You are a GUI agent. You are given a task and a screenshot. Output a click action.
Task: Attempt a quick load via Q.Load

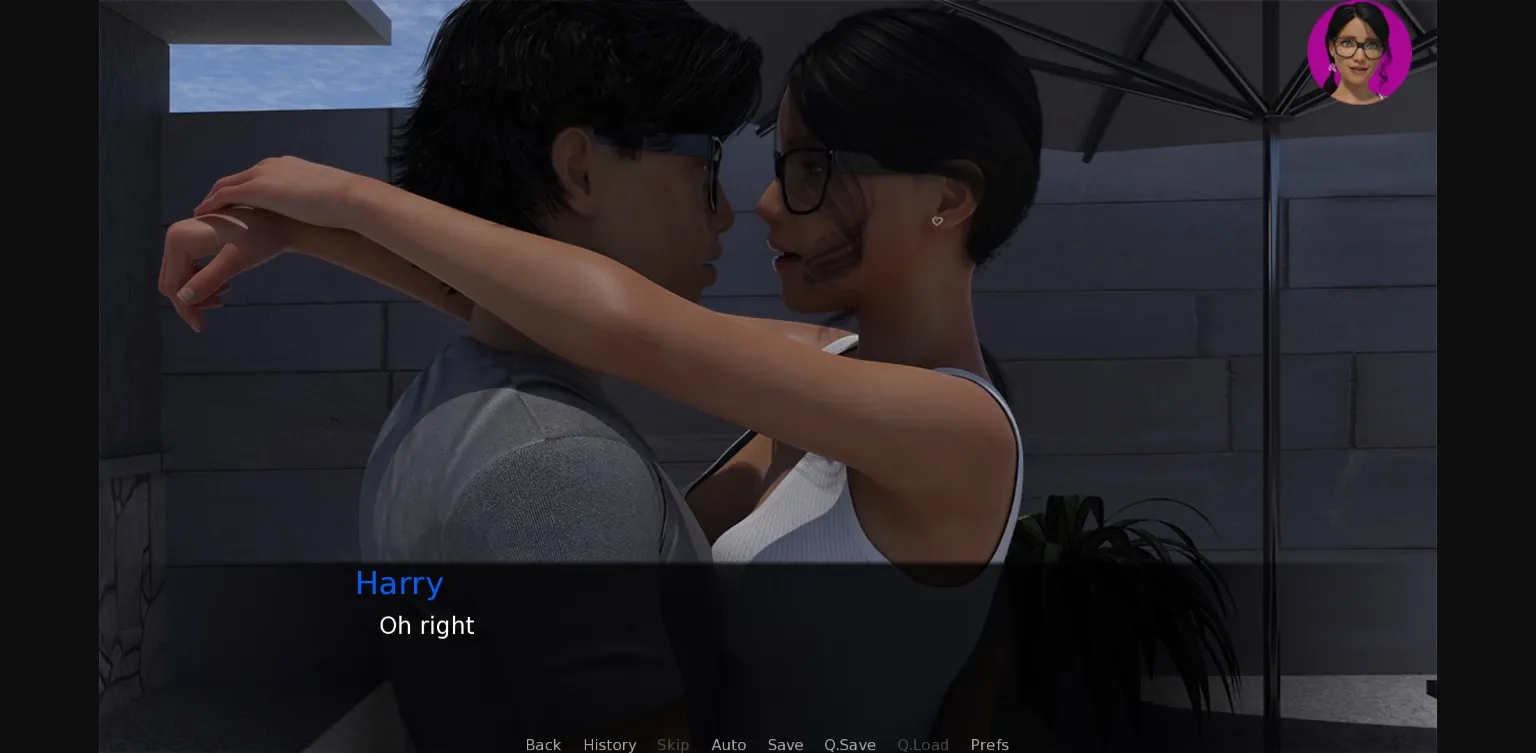pos(922,745)
